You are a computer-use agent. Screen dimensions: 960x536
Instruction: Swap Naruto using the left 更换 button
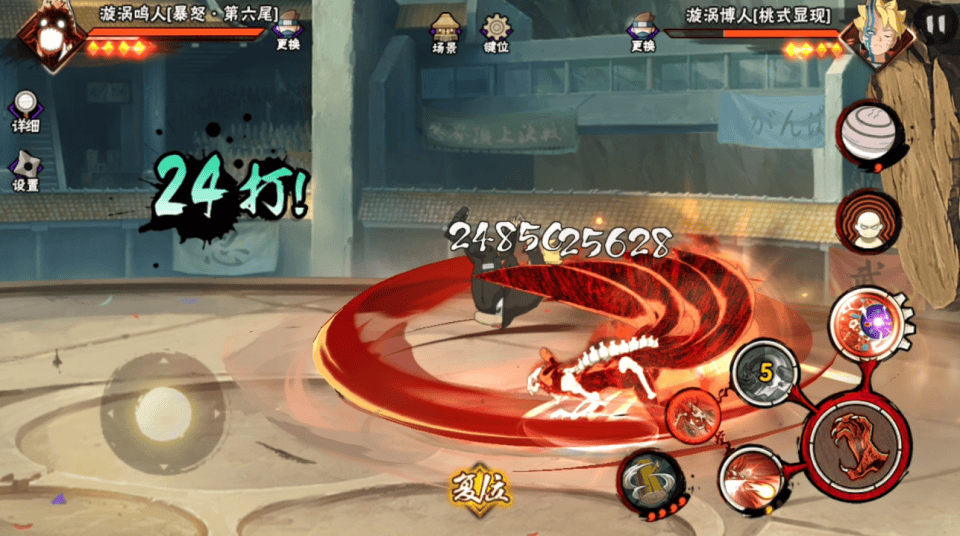pos(288,31)
